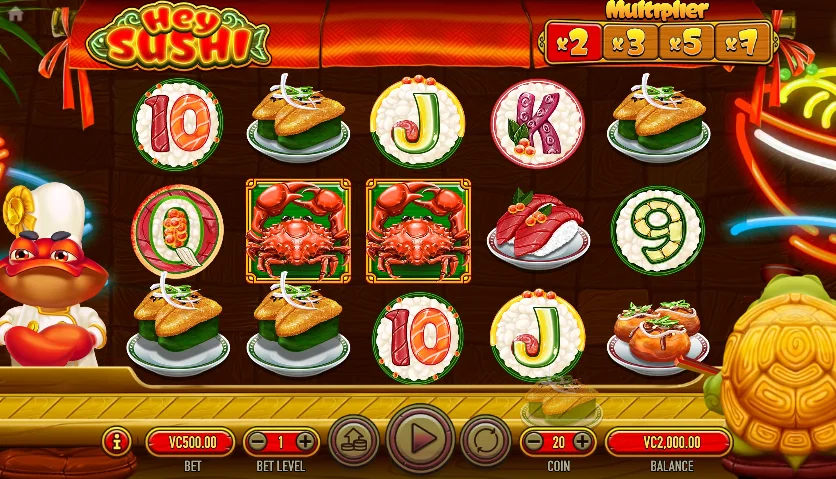
Task: Go to the home screen icon
Action: [15, 15]
